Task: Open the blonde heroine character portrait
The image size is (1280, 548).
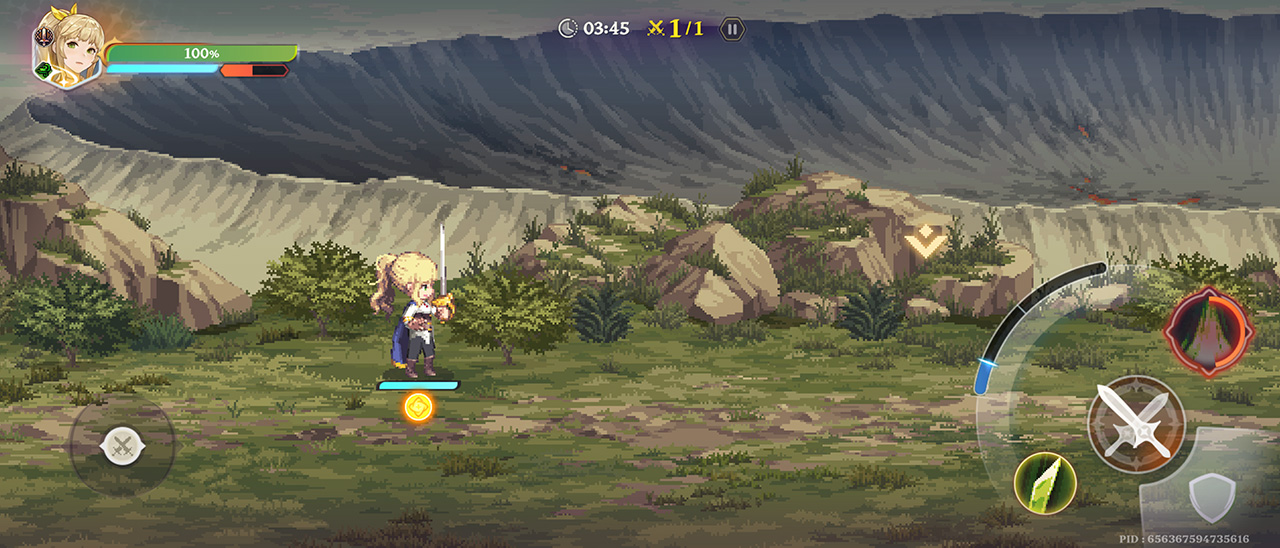Action: coord(69,48)
